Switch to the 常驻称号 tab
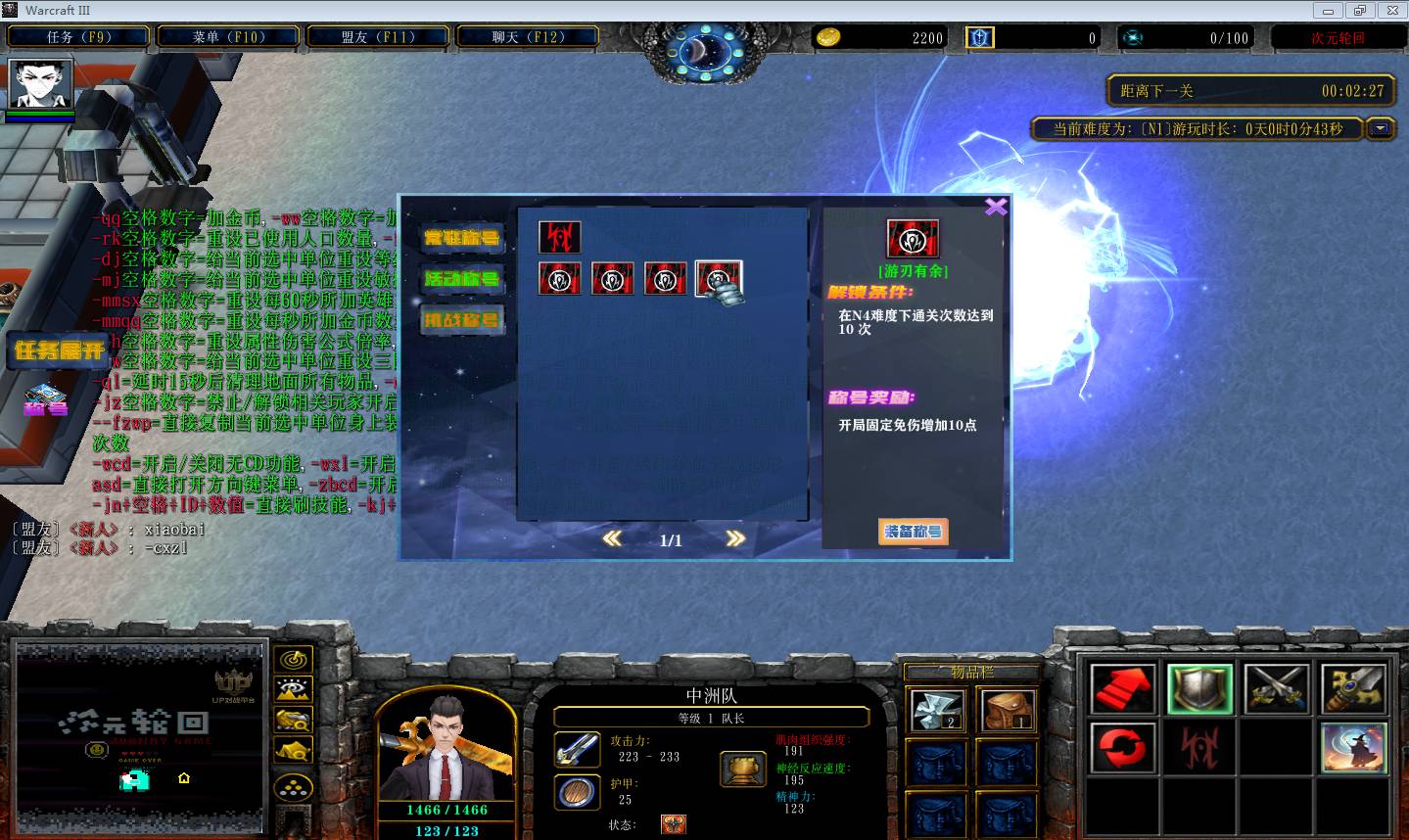 click(461, 238)
